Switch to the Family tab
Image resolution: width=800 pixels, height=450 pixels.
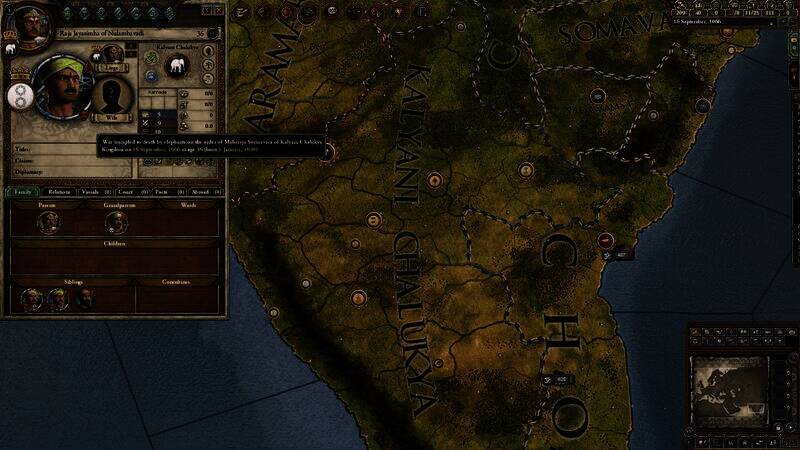tap(20, 191)
